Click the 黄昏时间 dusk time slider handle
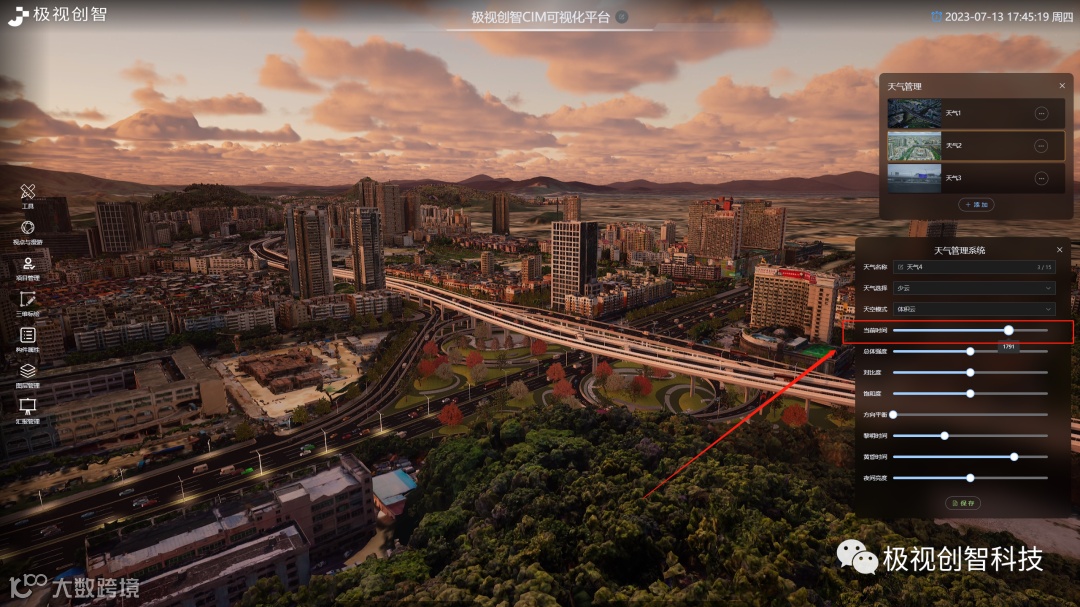The width and height of the screenshot is (1080, 607). point(1014,457)
